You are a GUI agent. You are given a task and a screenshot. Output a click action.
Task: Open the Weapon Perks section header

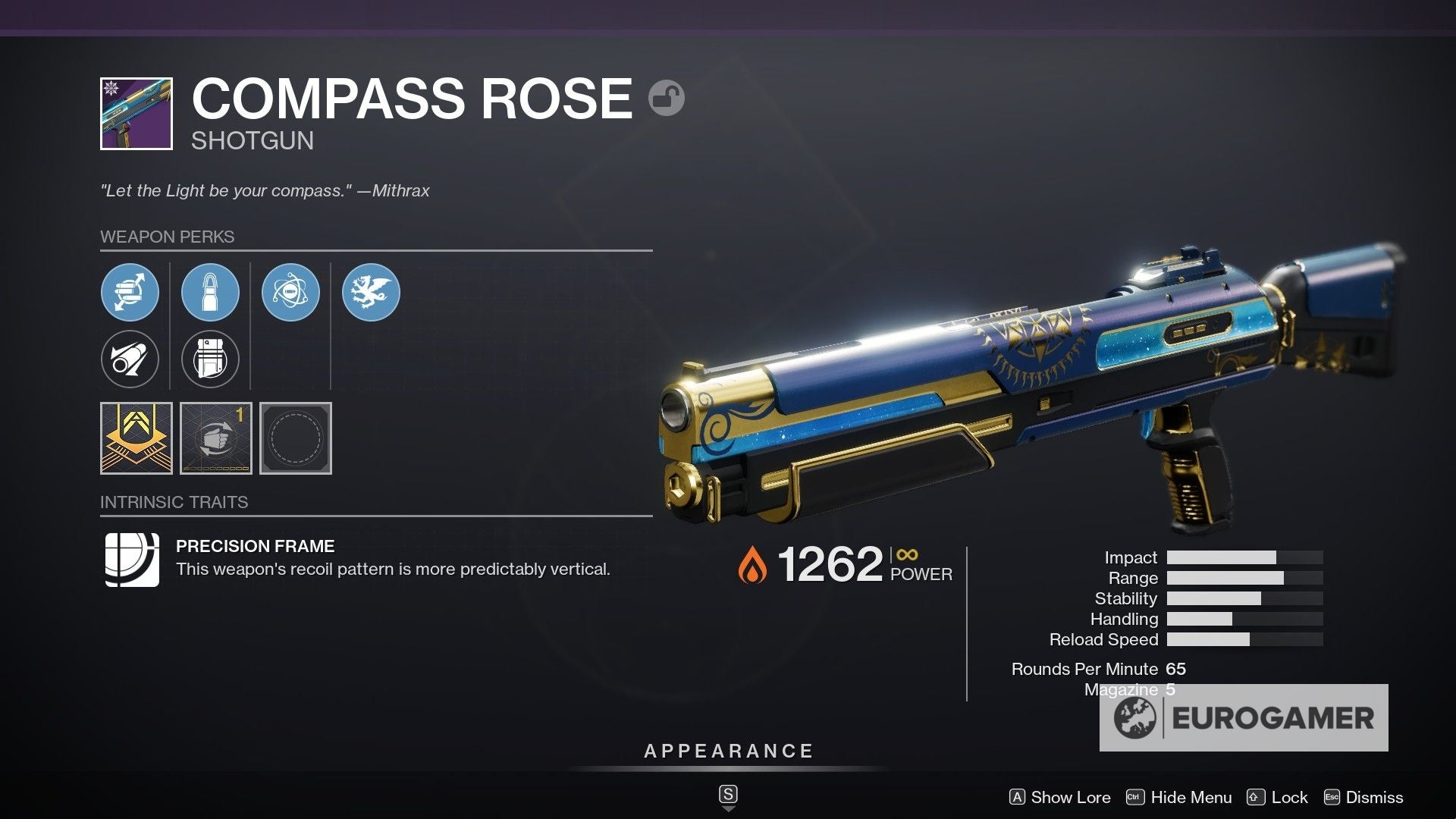pos(168,237)
